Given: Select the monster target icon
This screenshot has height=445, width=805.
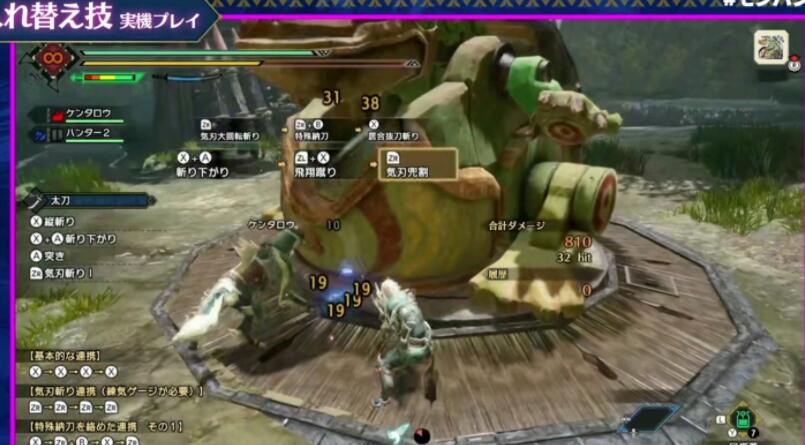Looking at the screenshot, I should click(x=771, y=47).
